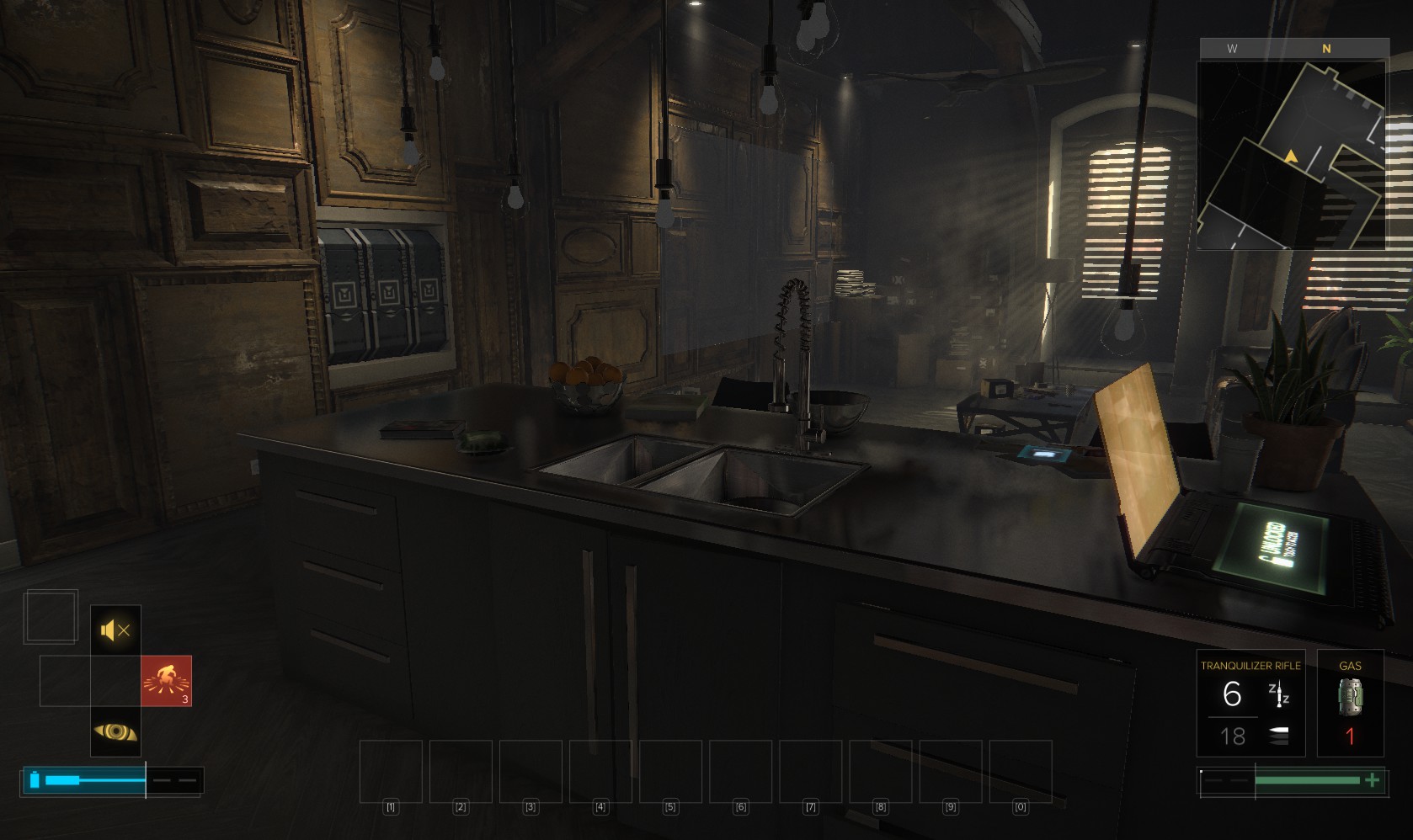Select the Tranquilizer Rifle weapon panel
1413x840 pixels.
pos(1250,703)
